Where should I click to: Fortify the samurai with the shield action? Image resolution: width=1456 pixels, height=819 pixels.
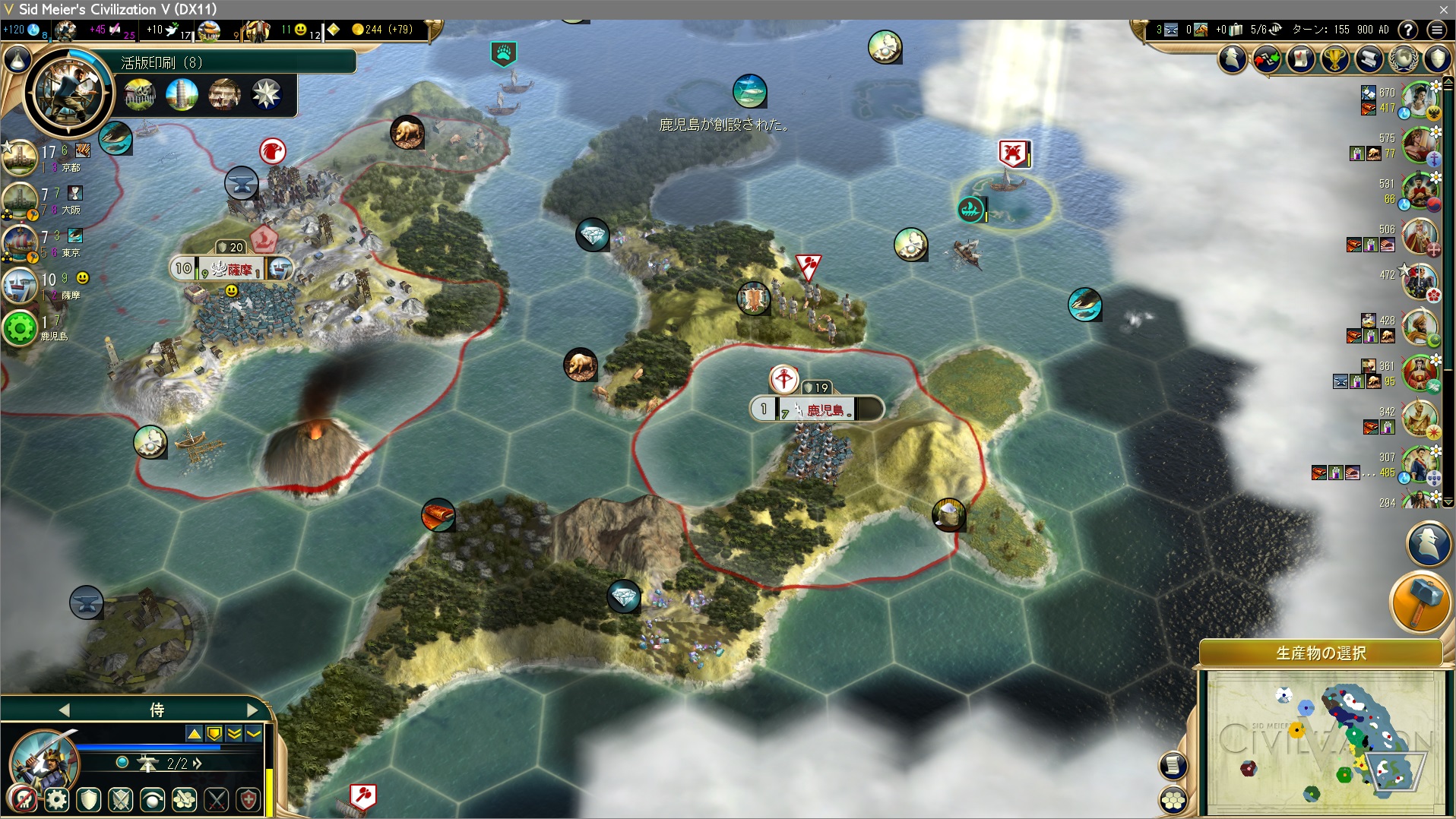click(x=89, y=799)
